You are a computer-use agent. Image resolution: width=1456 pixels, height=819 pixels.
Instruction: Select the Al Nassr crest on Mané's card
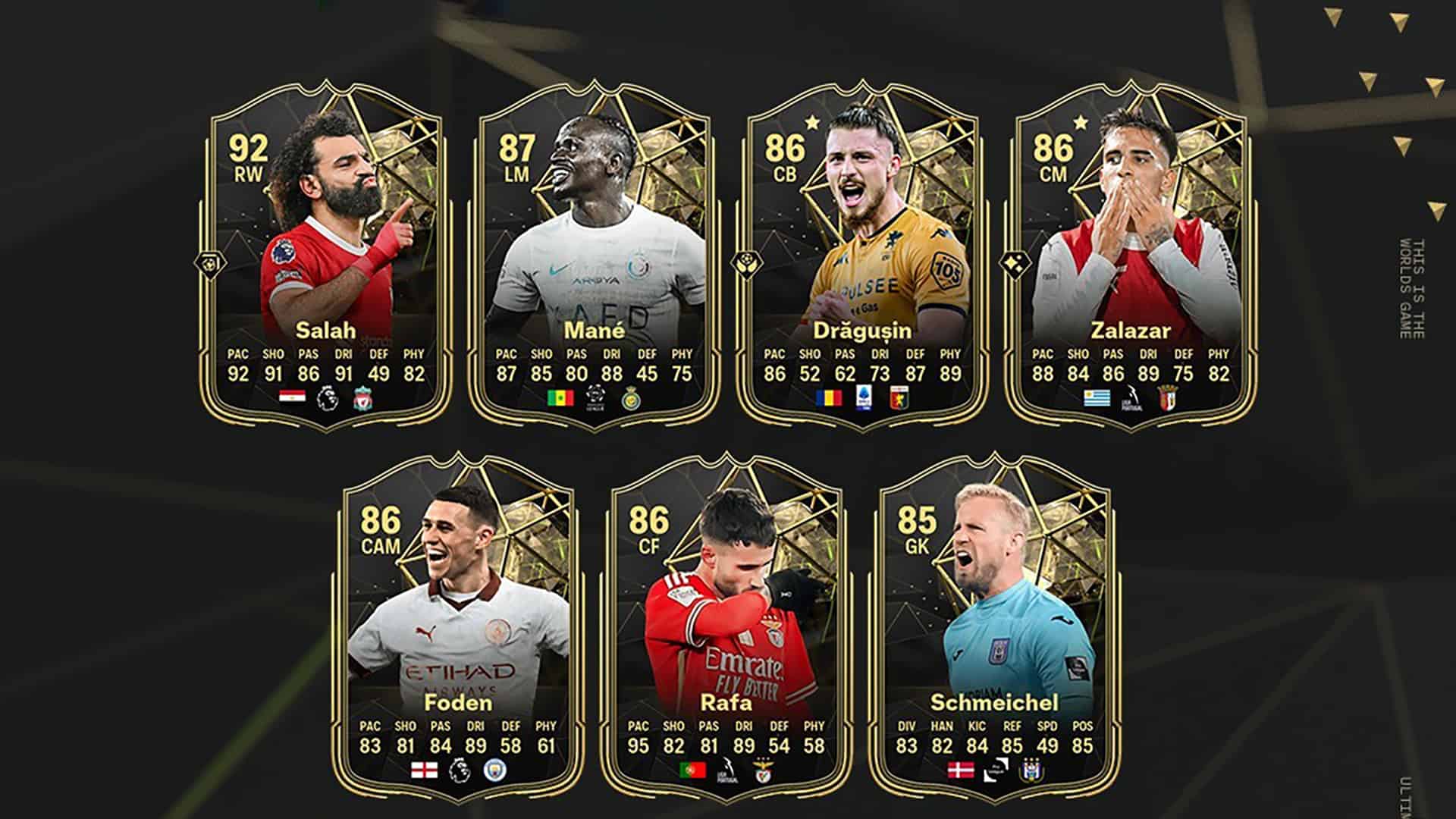click(x=631, y=398)
